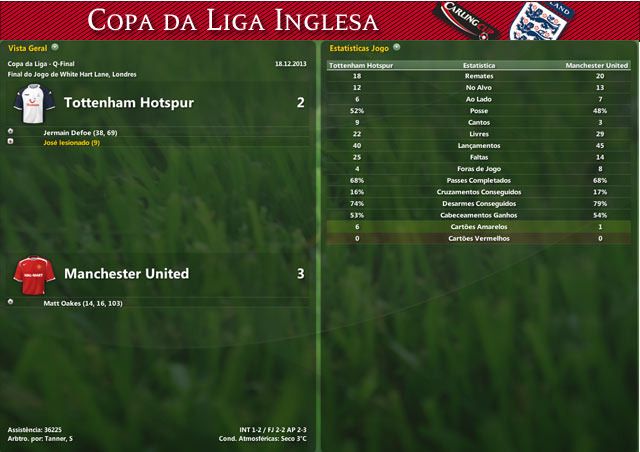View the injured José entry
640x452 pixels.
click(x=71, y=143)
